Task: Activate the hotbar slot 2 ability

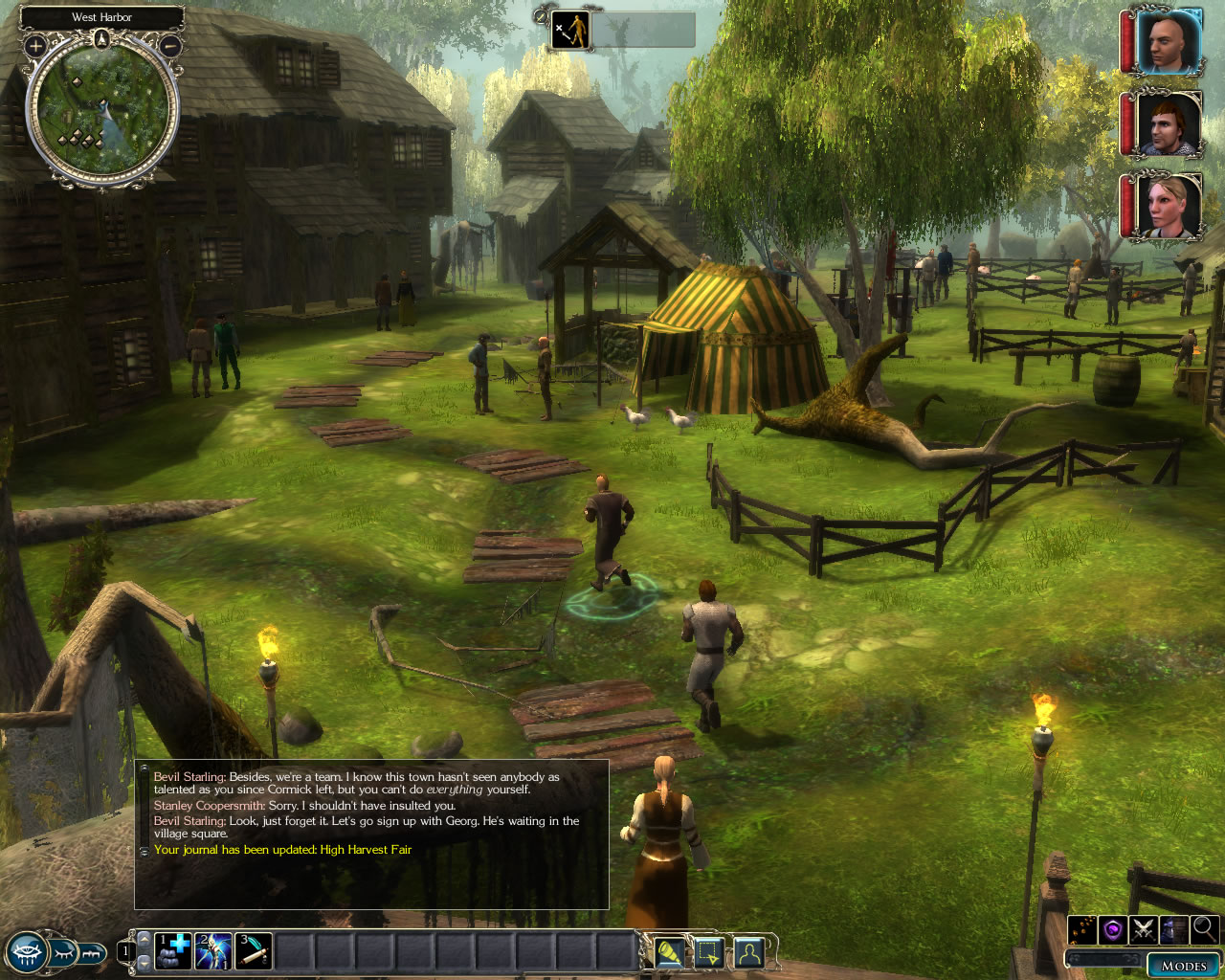Action: click(213, 951)
